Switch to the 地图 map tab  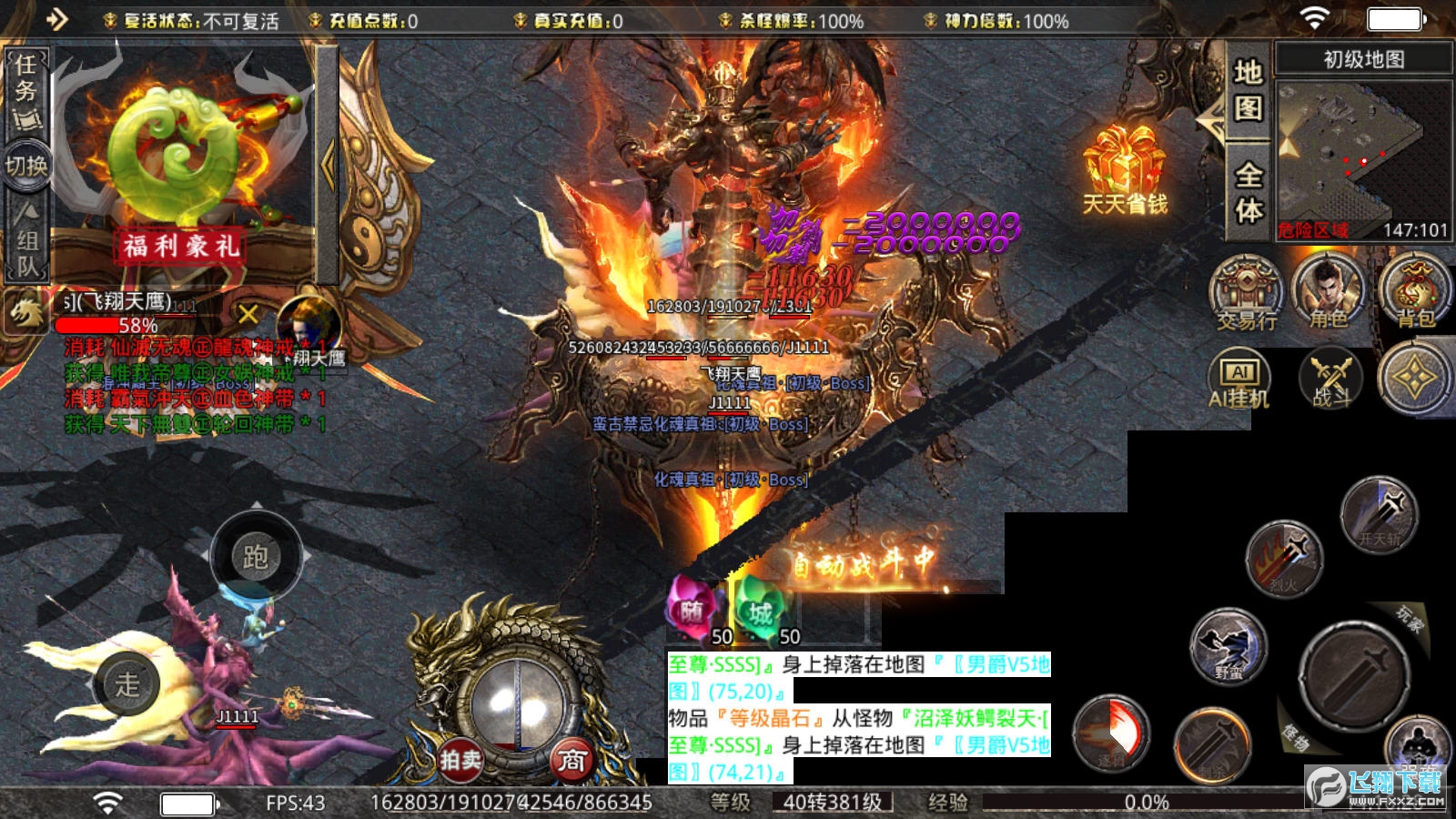[1248, 91]
